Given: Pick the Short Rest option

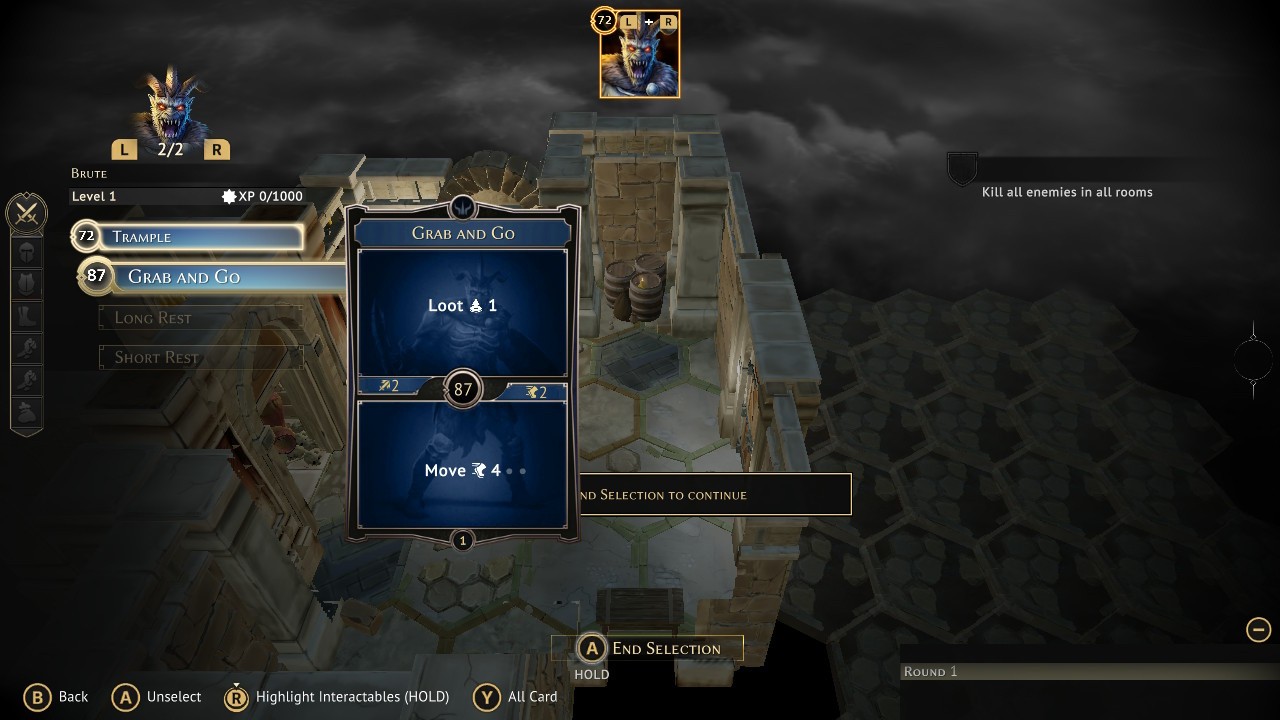Looking at the screenshot, I should [x=201, y=357].
